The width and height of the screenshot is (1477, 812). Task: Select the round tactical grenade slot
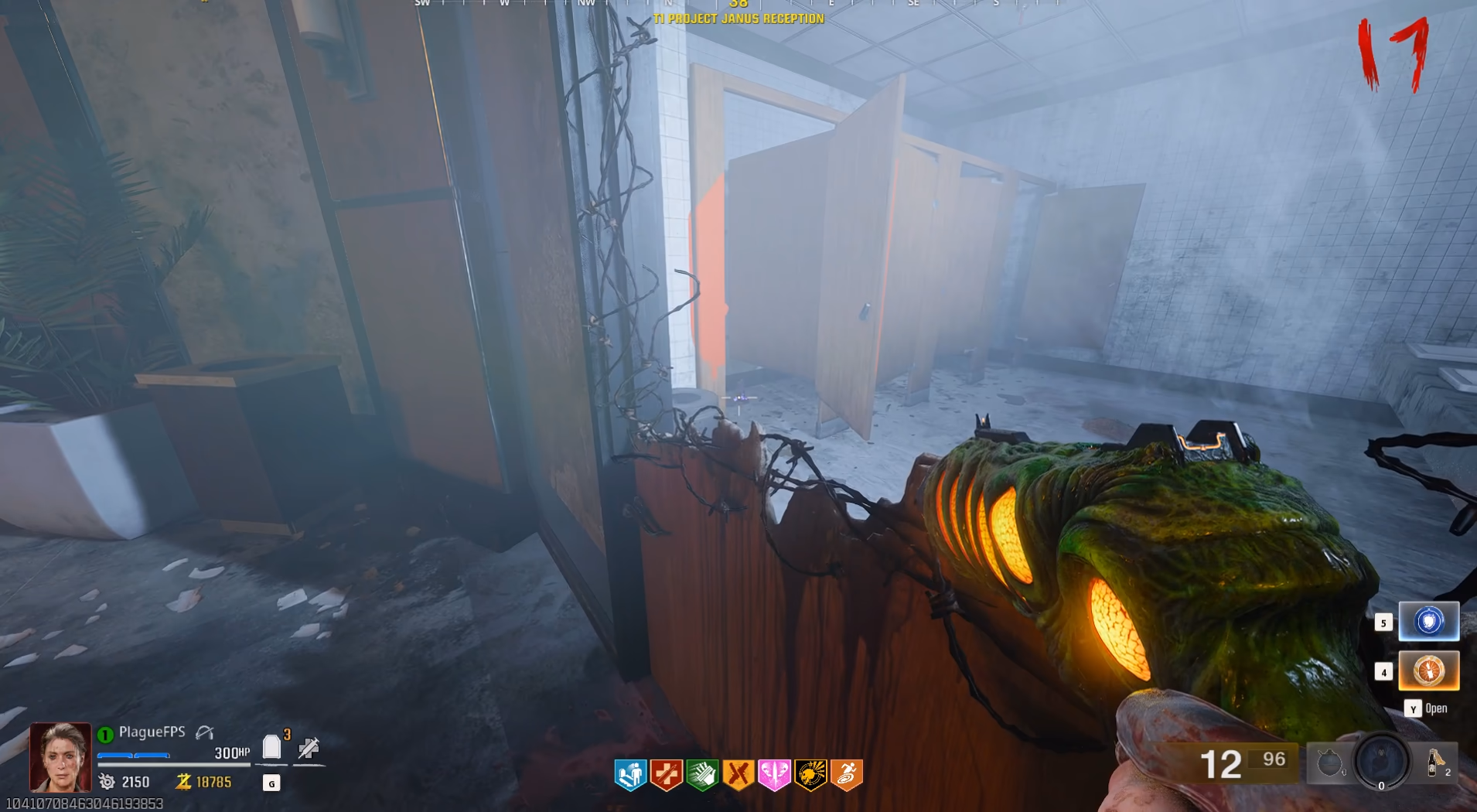pyautogui.click(x=1329, y=764)
